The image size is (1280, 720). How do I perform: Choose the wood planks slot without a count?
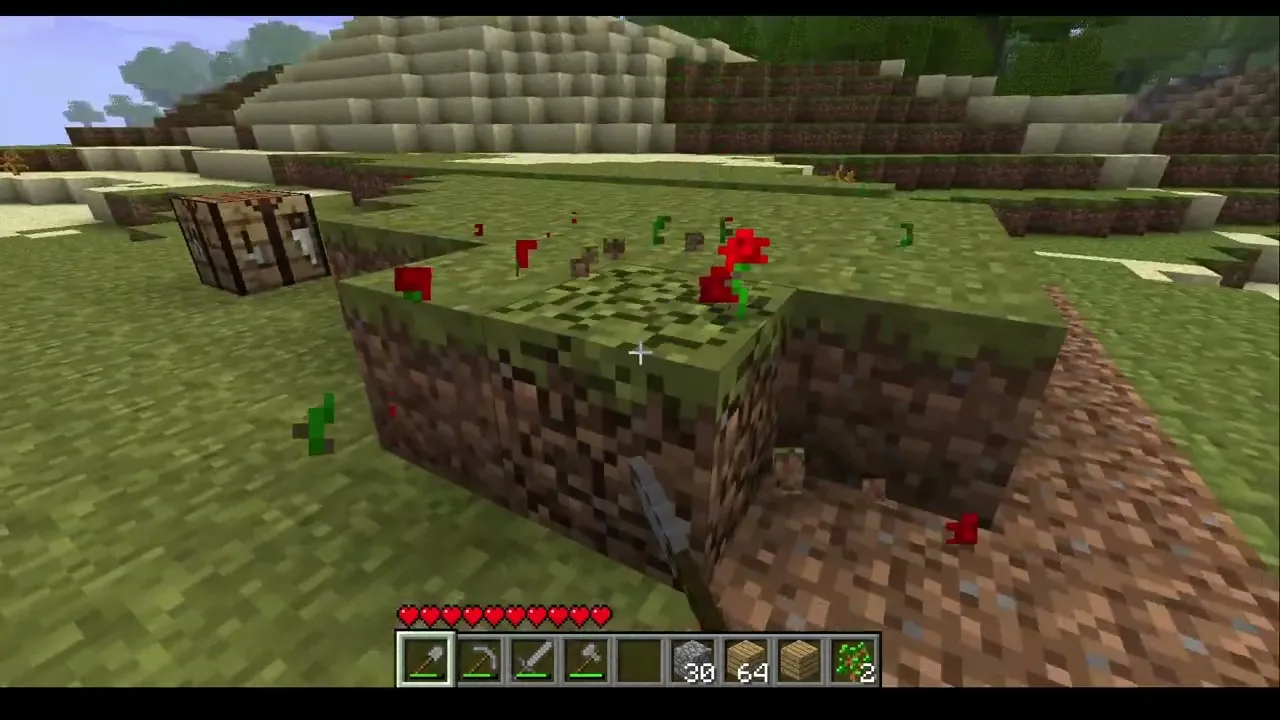tap(799, 661)
